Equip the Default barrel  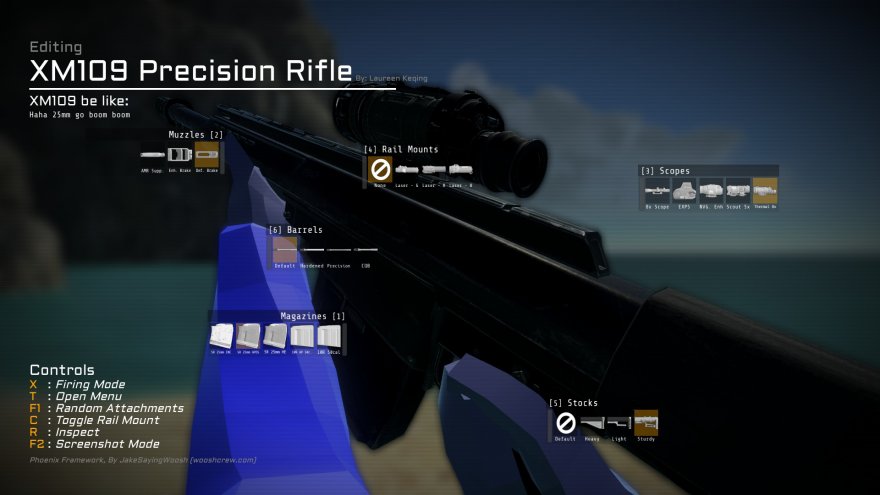285,250
